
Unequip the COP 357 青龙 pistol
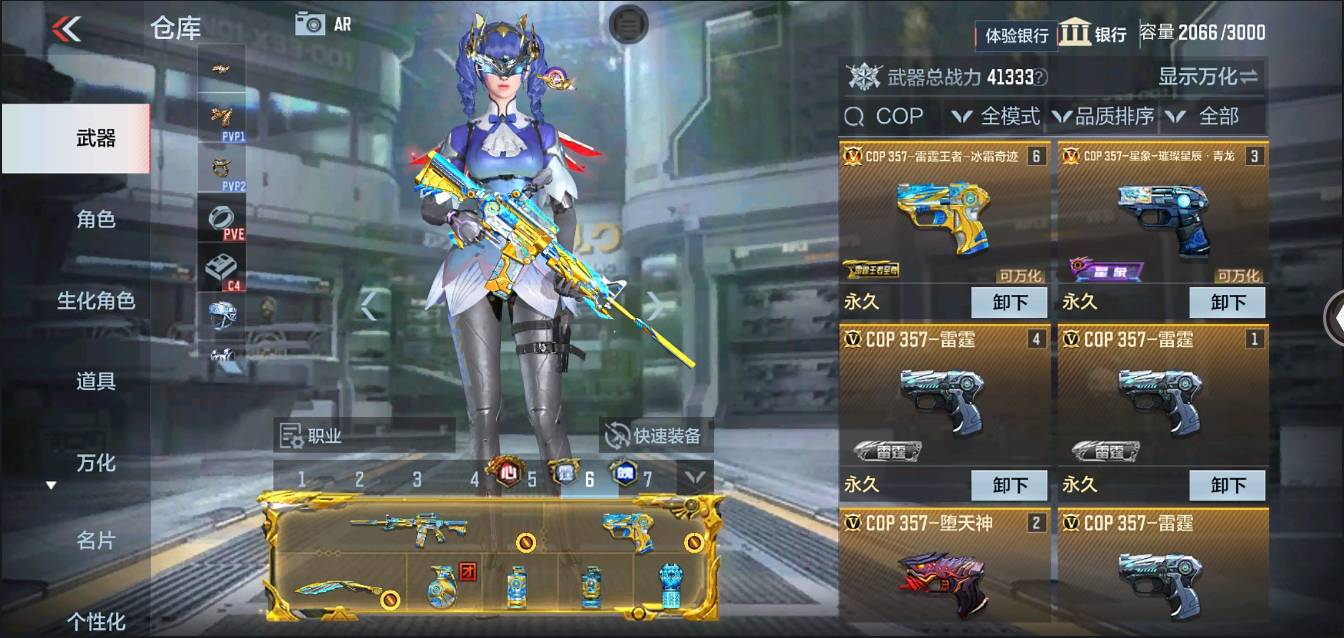pyautogui.click(x=1227, y=302)
